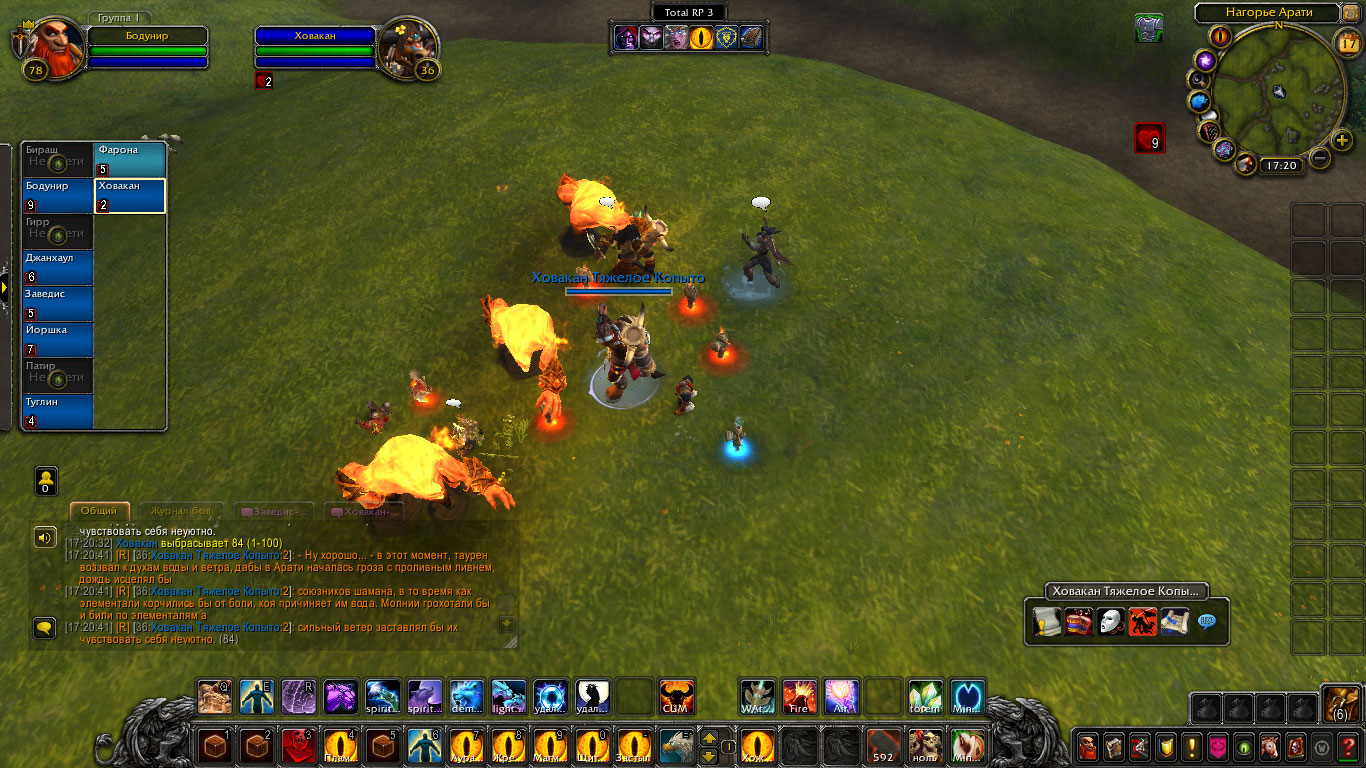The width and height of the screenshot is (1366, 768).
Task: Open the Журнал боя combat log tab
Action: [181, 511]
